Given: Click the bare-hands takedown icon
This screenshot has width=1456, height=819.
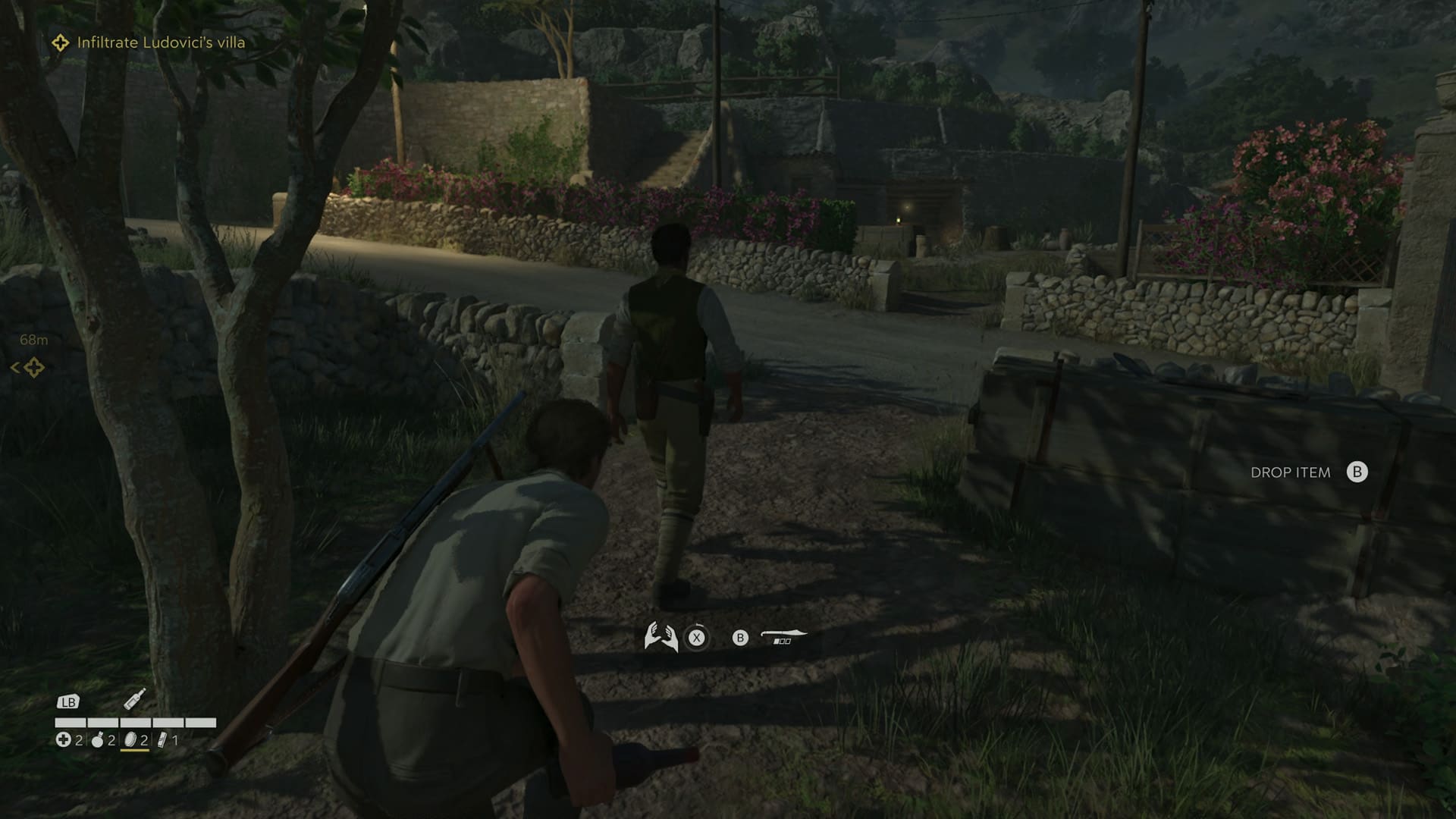Looking at the screenshot, I should (x=661, y=635).
